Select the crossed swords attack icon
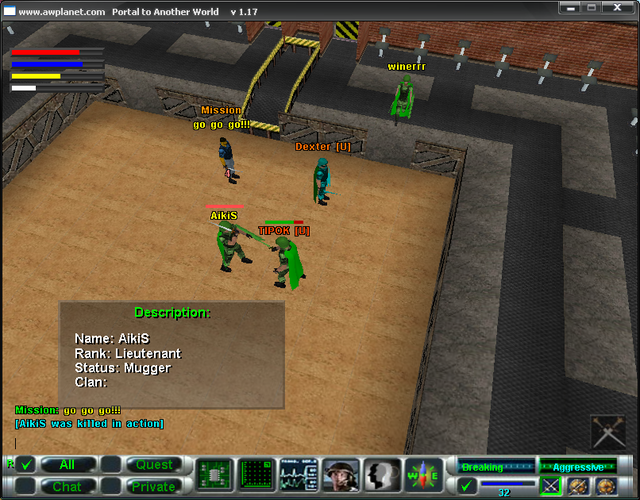 click(550, 487)
